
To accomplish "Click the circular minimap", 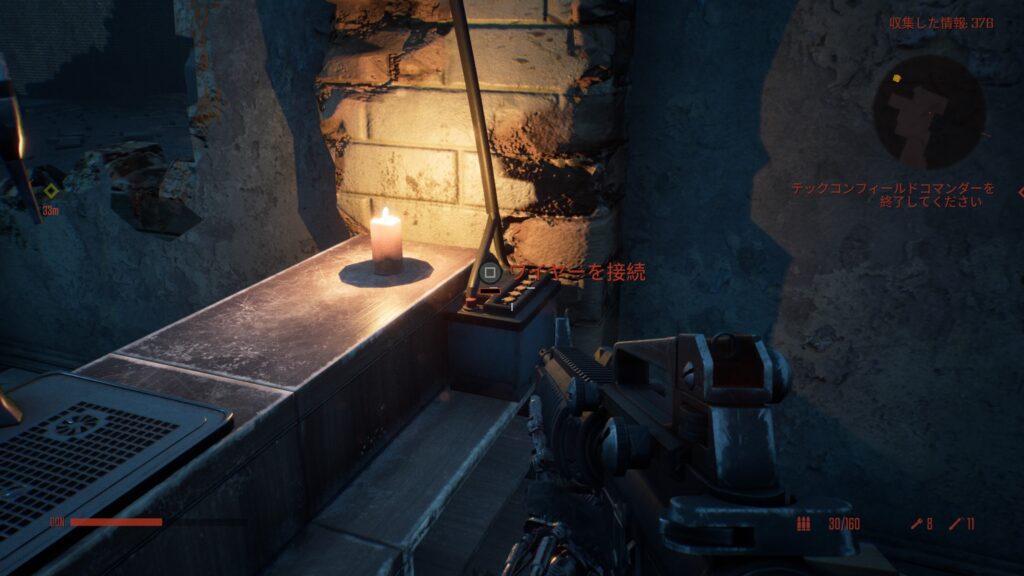I will point(928,111).
